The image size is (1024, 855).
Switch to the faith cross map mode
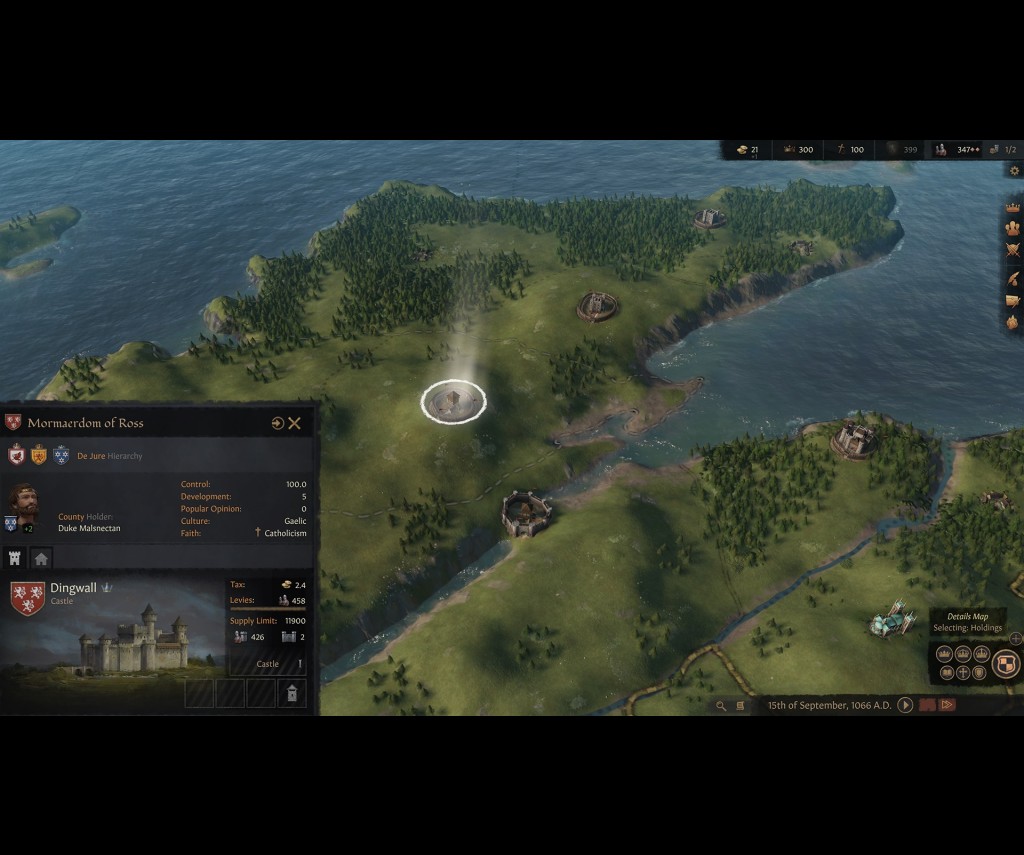click(963, 672)
